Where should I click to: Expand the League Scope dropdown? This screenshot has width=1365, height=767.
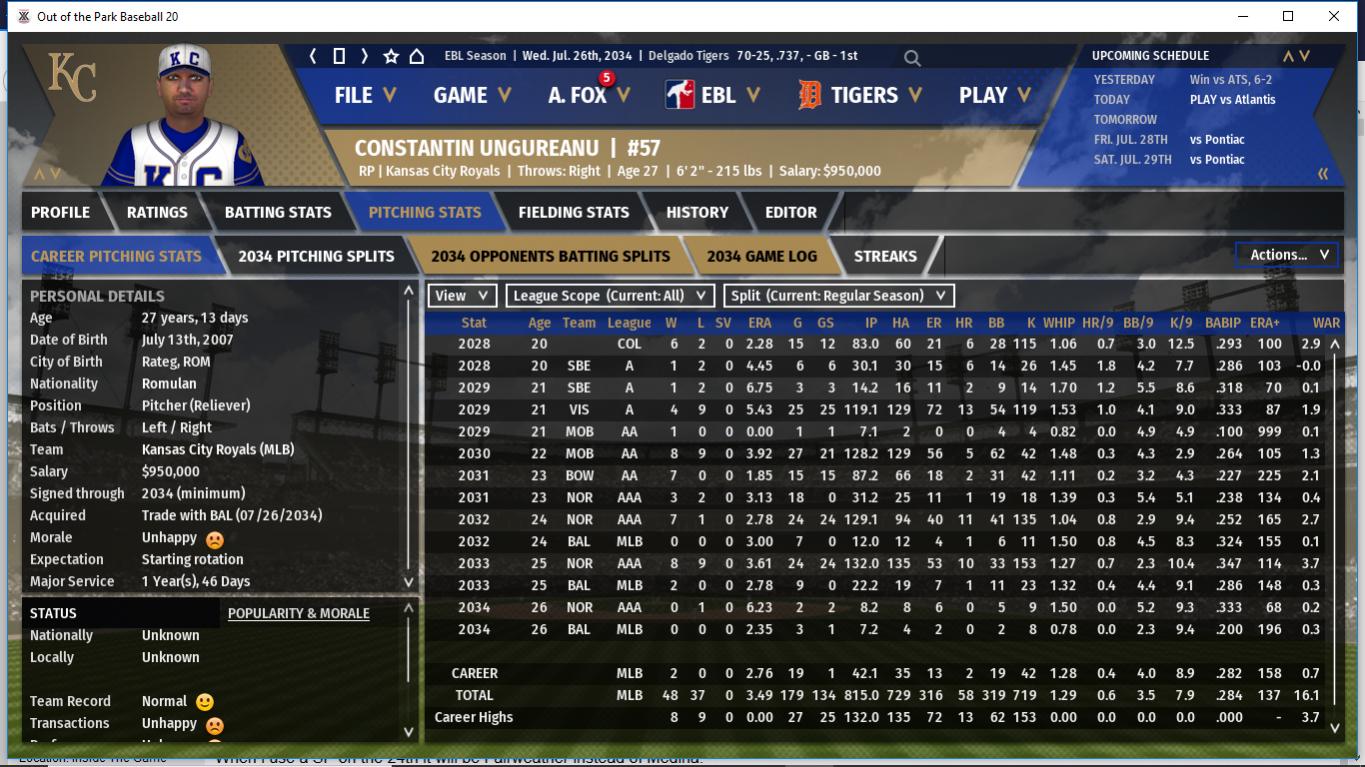(609, 296)
